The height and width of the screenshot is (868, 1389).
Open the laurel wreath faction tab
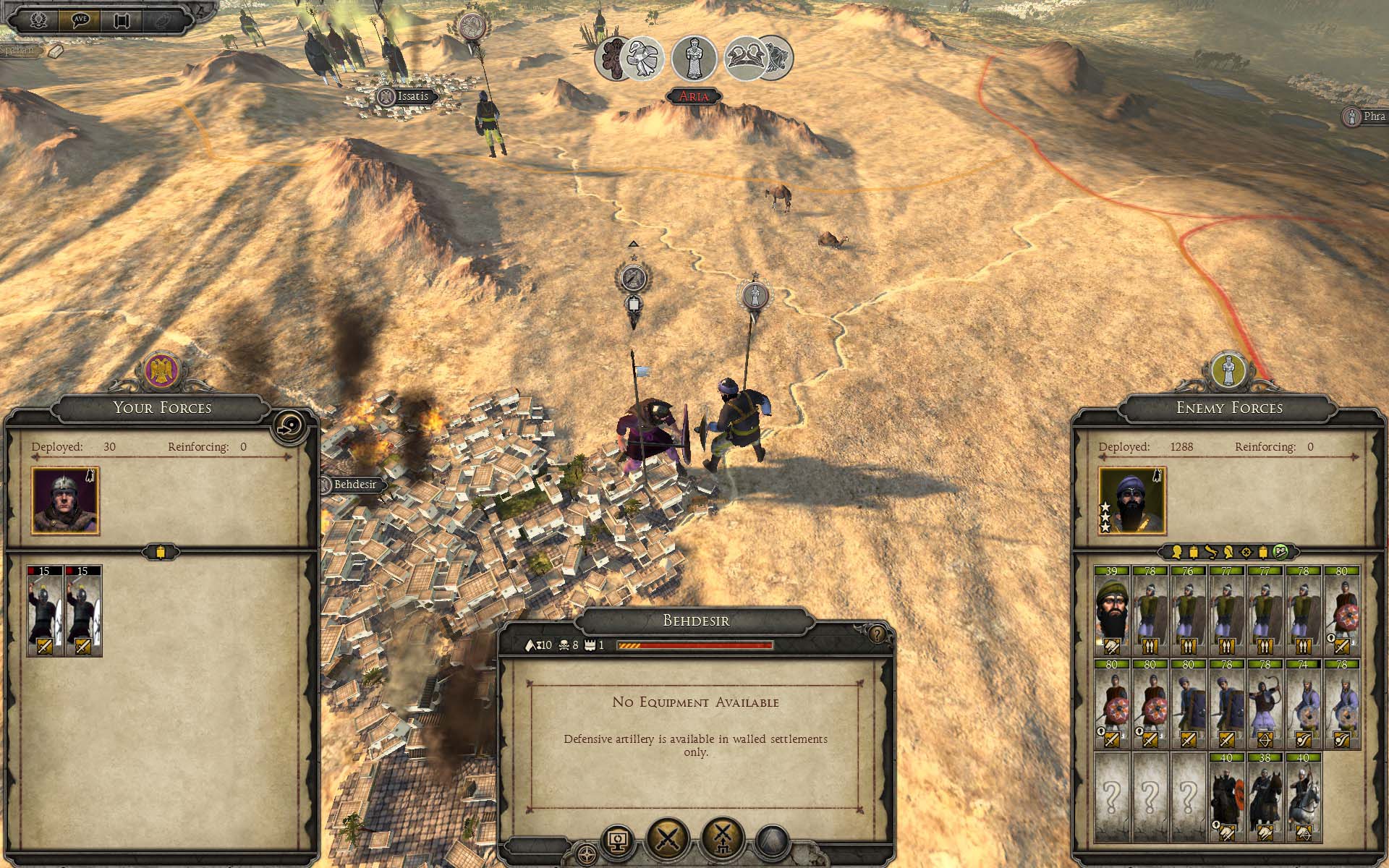[x=38, y=20]
